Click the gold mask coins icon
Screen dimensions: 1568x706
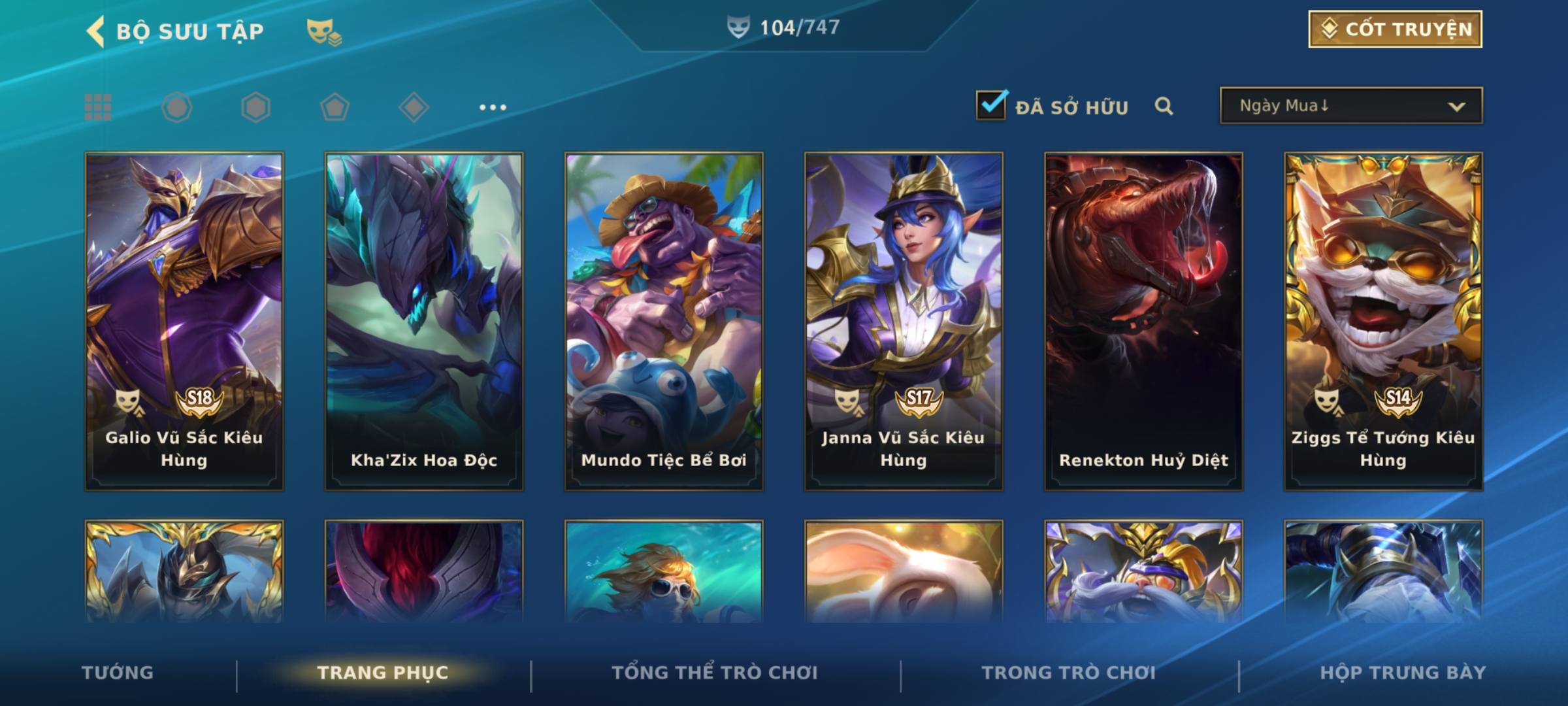pyautogui.click(x=323, y=31)
